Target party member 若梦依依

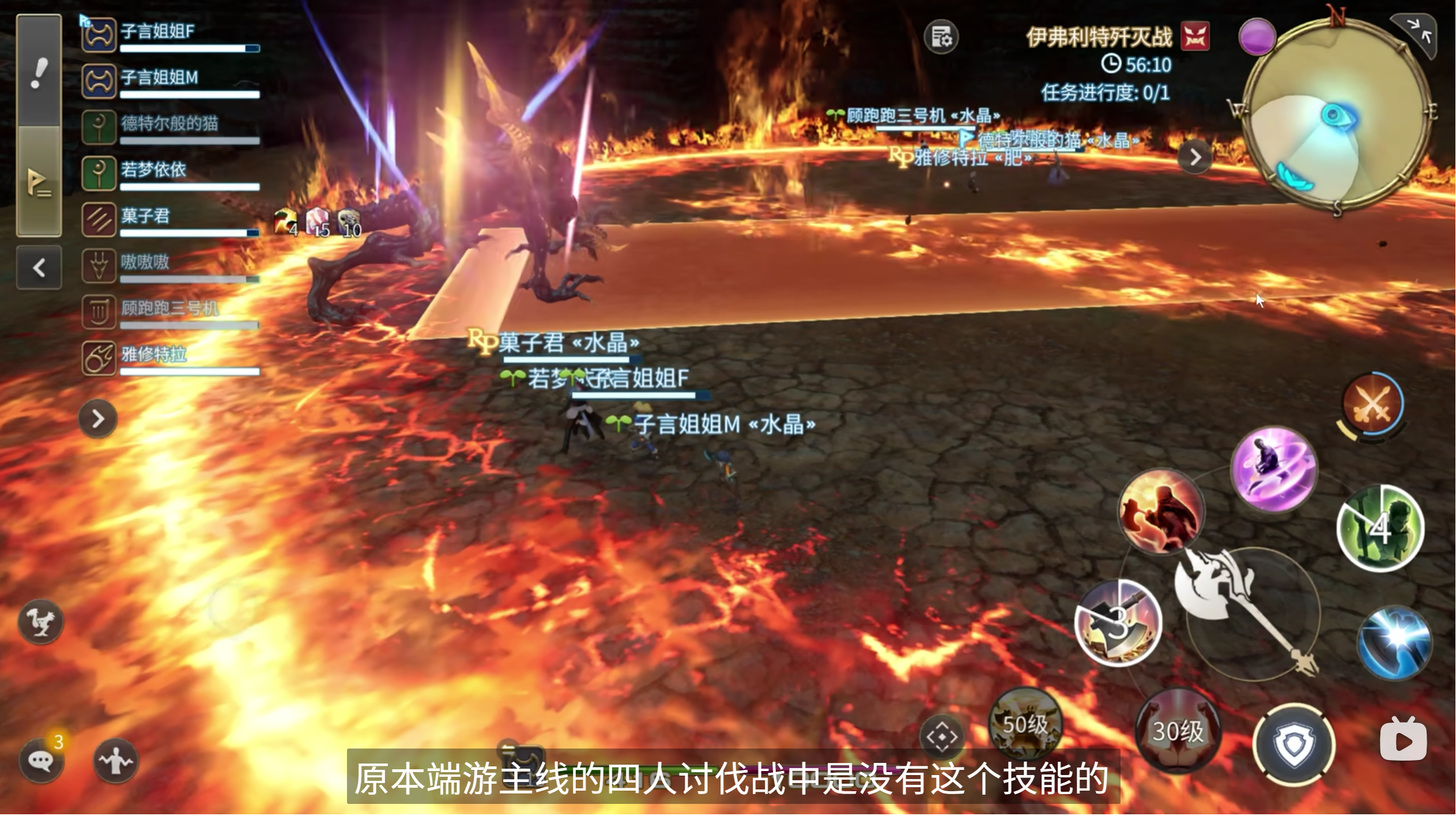[x=171, y=174]
